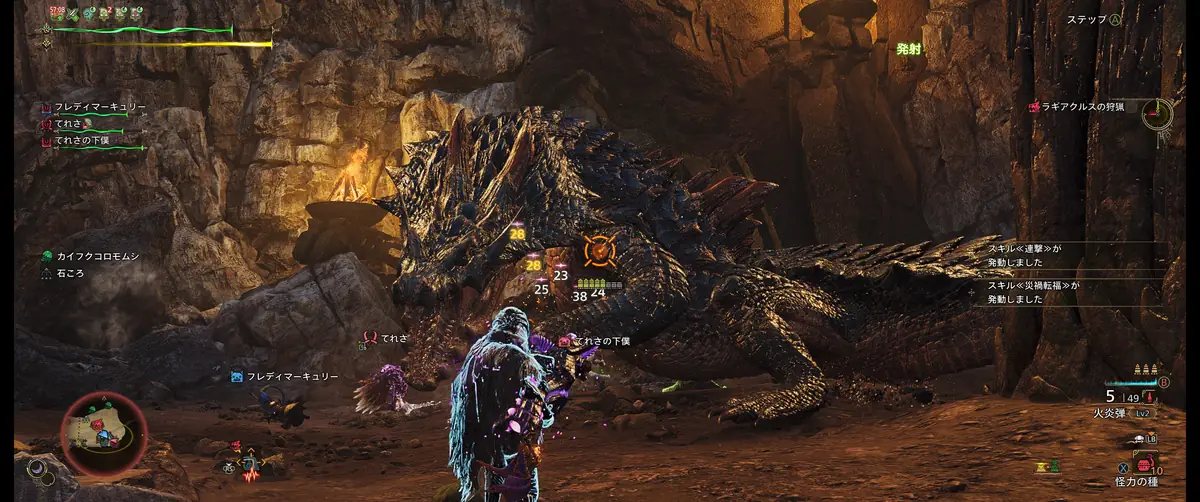Pick the カイフクコロモムシ nearby item entry

pyautogui.click(x=98, y=257)
